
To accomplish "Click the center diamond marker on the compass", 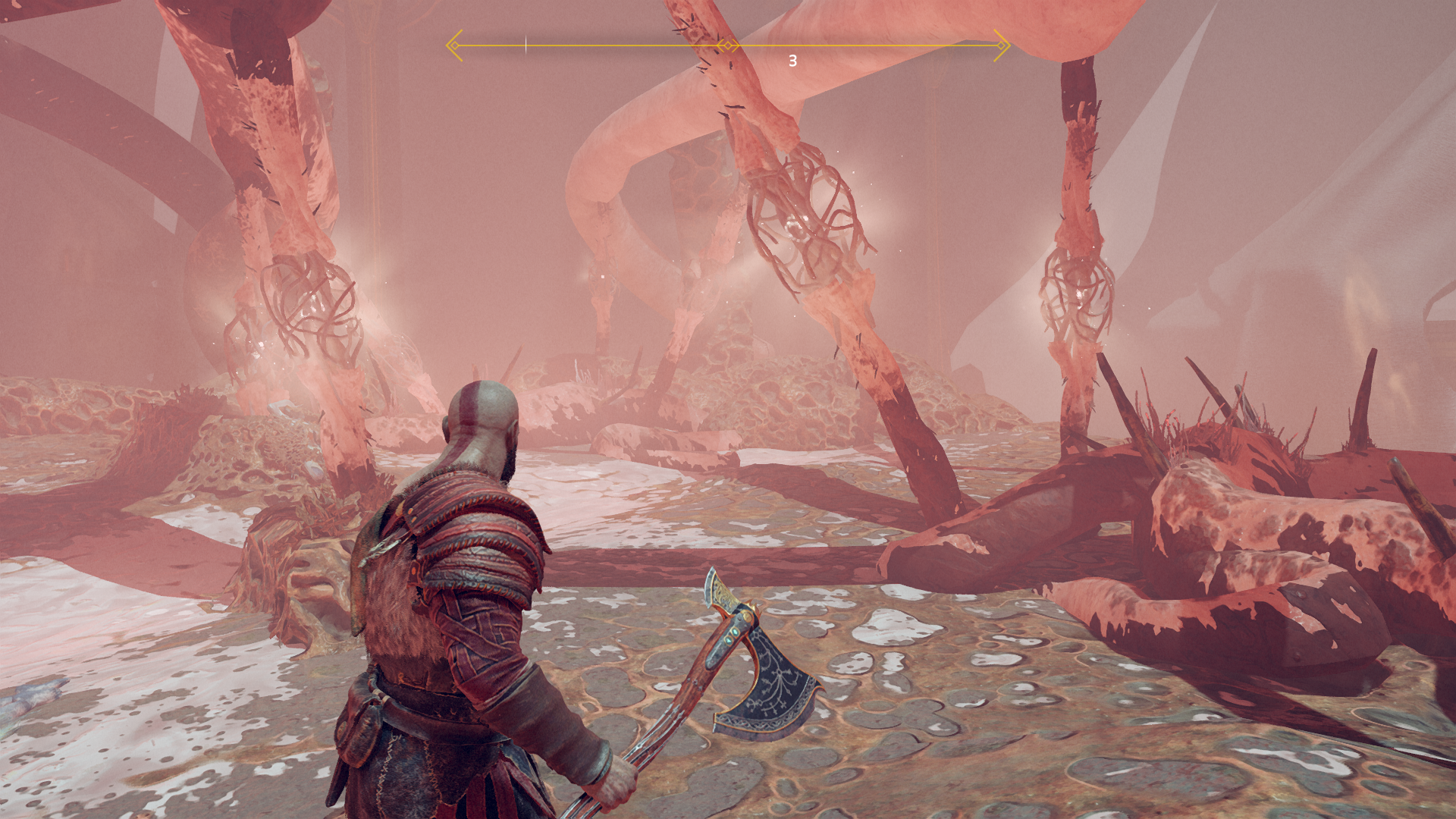I will coord(728,45).
